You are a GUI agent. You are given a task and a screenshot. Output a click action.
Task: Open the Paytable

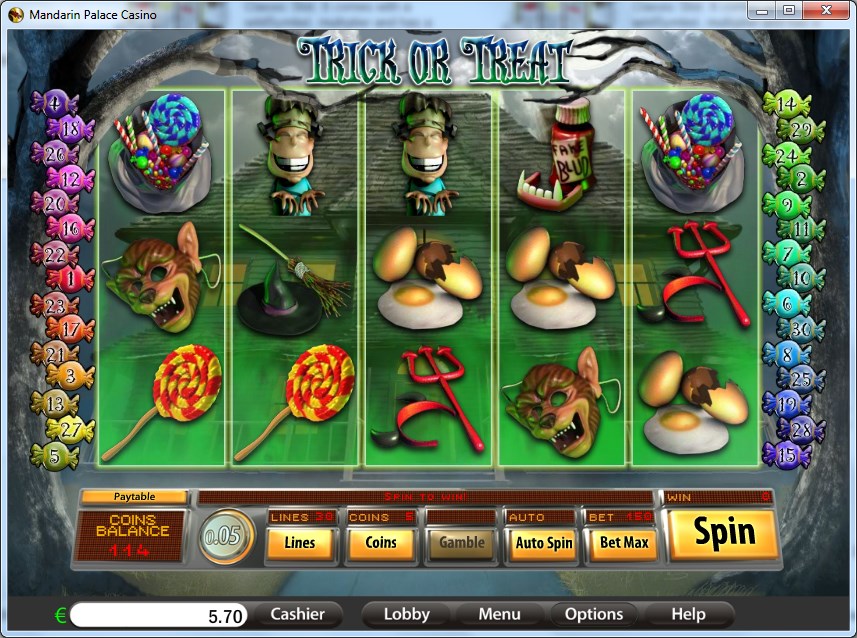(x=134, y=497)
